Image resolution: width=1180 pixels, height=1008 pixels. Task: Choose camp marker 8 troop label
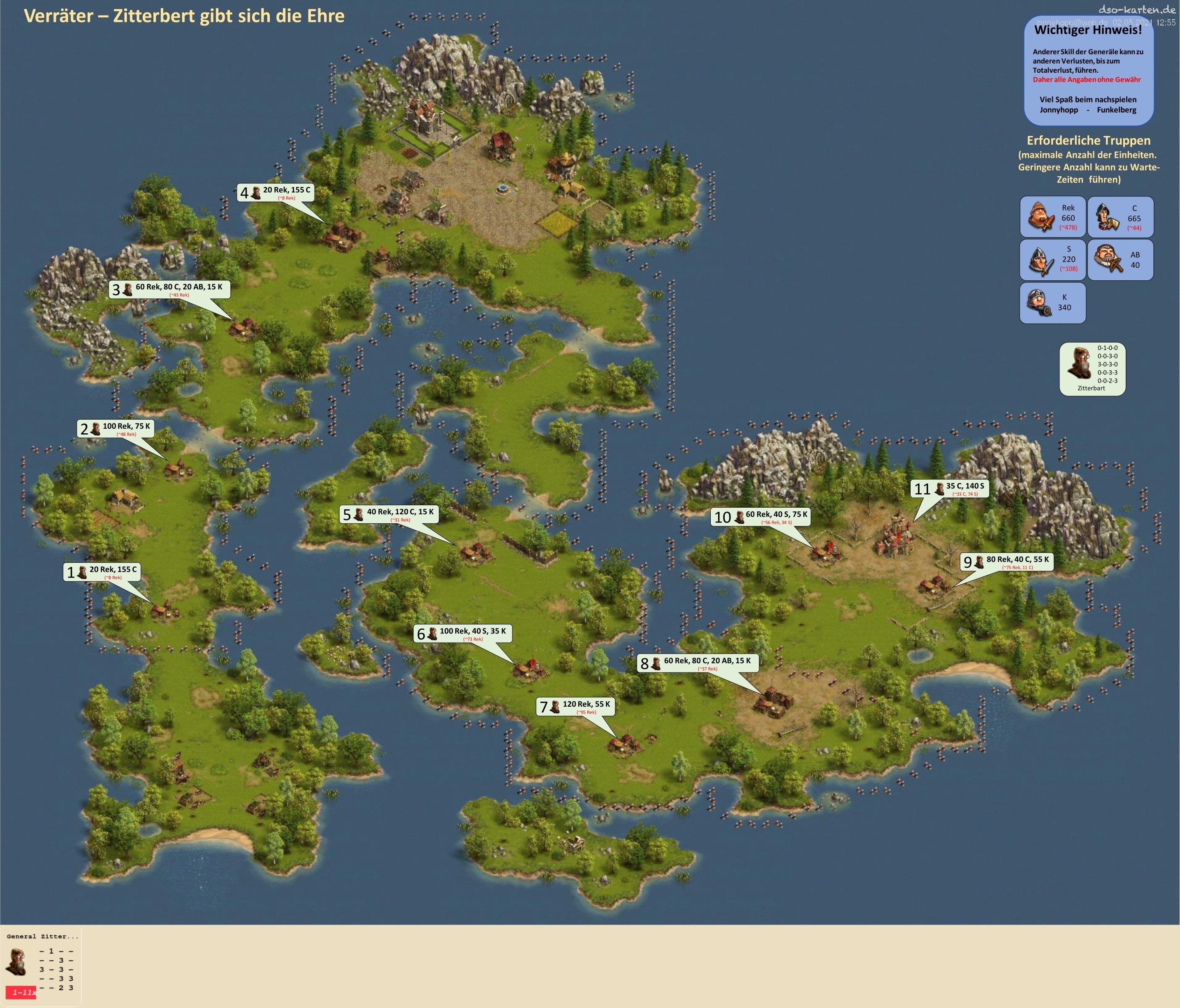click(698, 663)
